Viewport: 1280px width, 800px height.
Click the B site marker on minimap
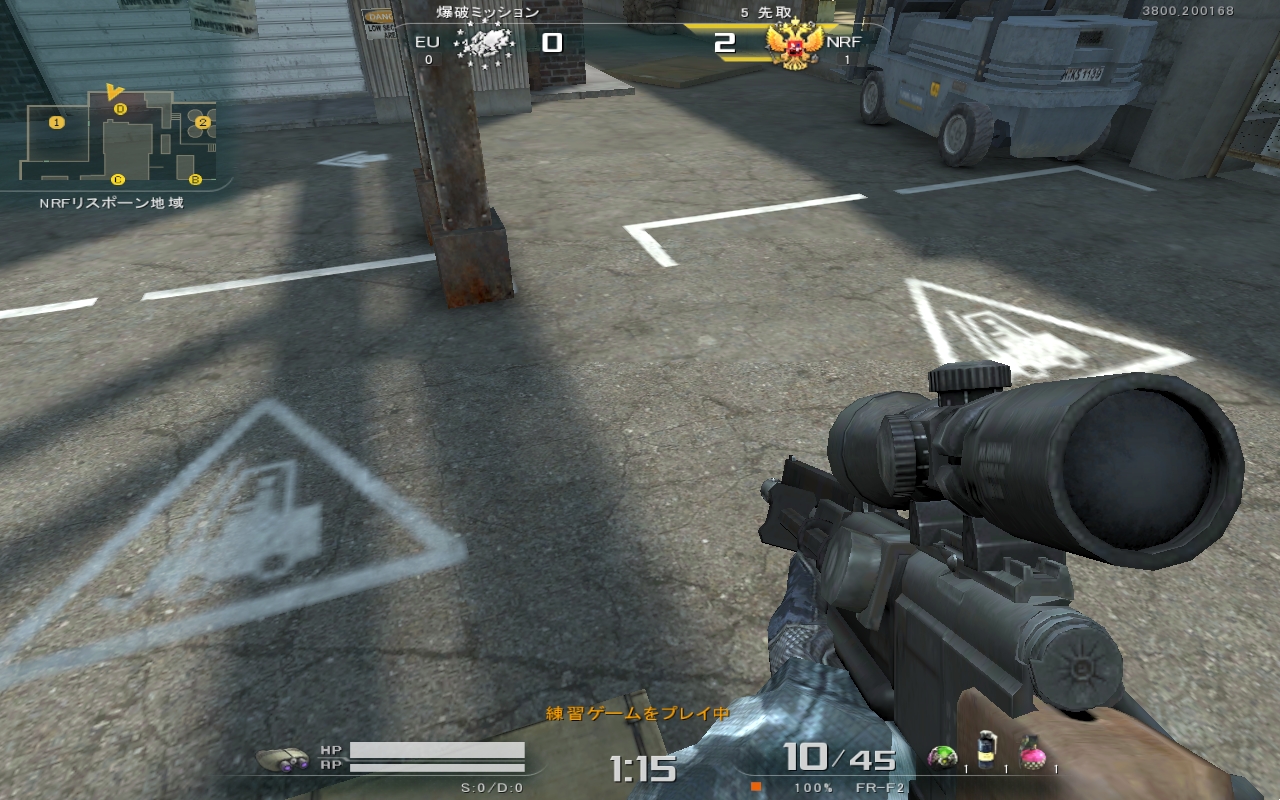pos(195,179)
